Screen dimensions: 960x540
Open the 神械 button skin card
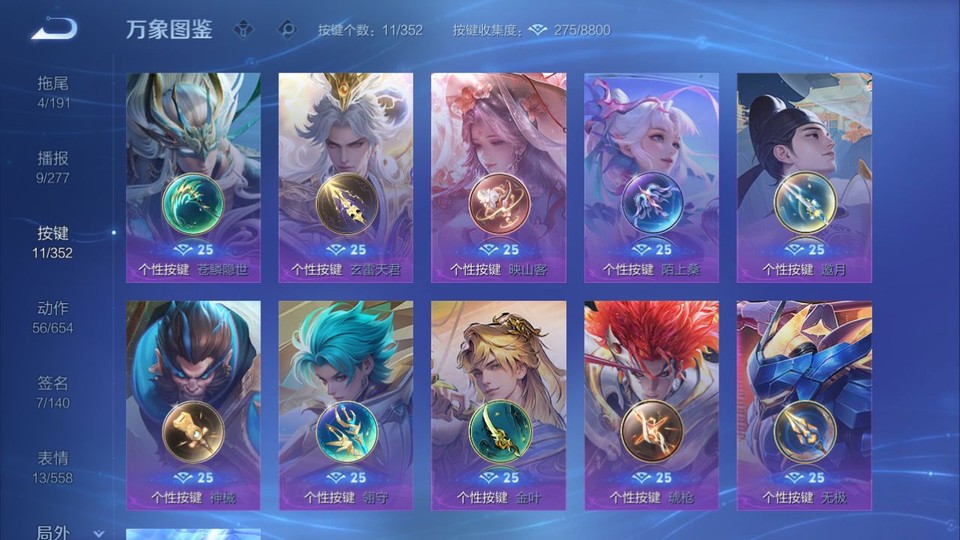(x=193, y=405)
